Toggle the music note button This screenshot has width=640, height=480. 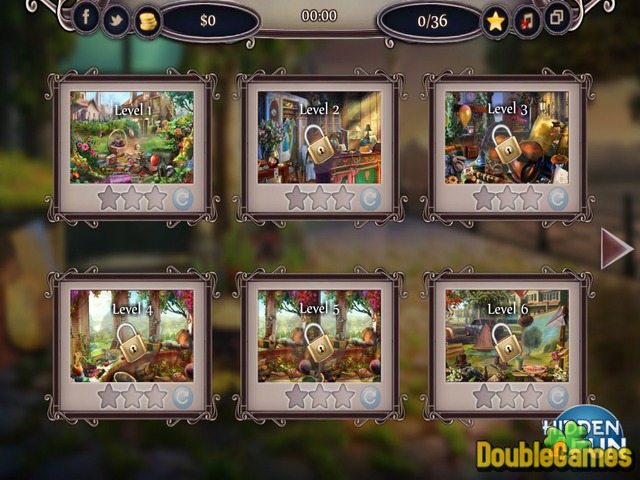[526, 20]
